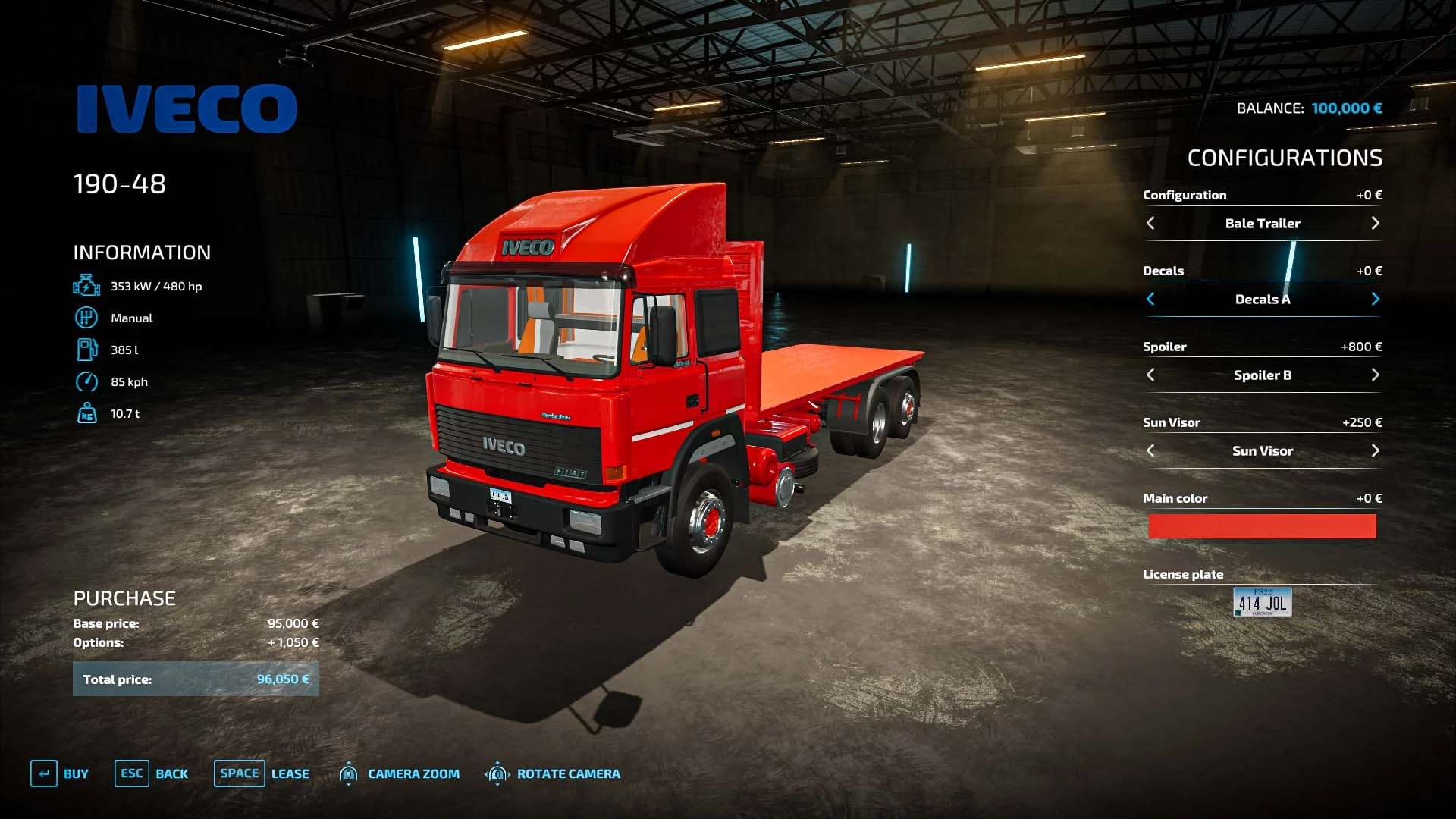The width and height of the screenshot is (1456, 819).
Task: Cycle backward through the Decals options
Action: pyautogui.click(x=1150, y=299)
